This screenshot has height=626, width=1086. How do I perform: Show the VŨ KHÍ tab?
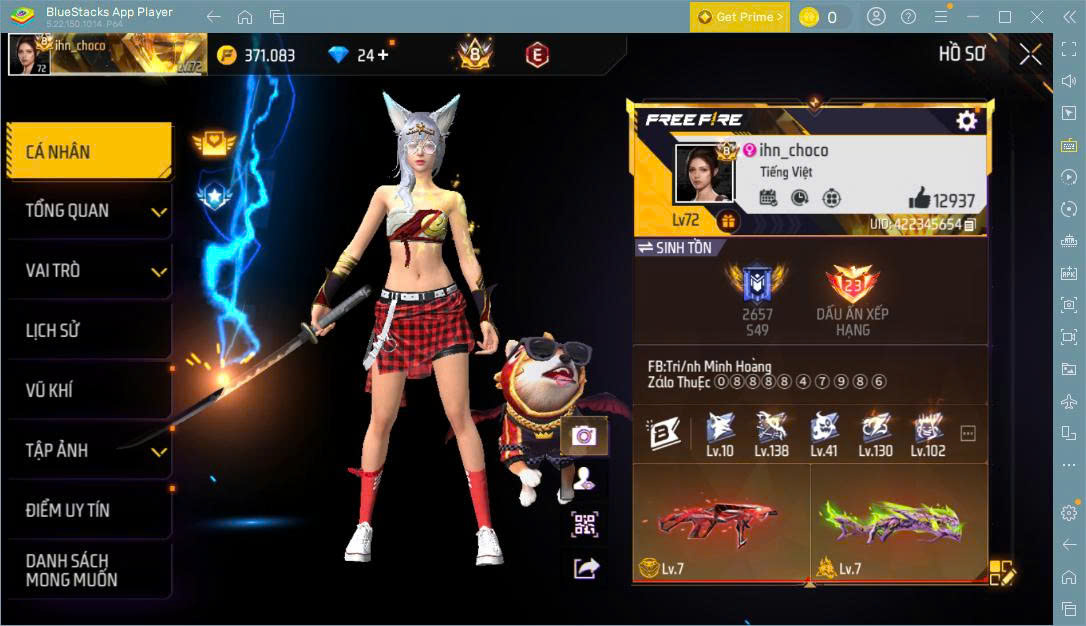(88, 391)
